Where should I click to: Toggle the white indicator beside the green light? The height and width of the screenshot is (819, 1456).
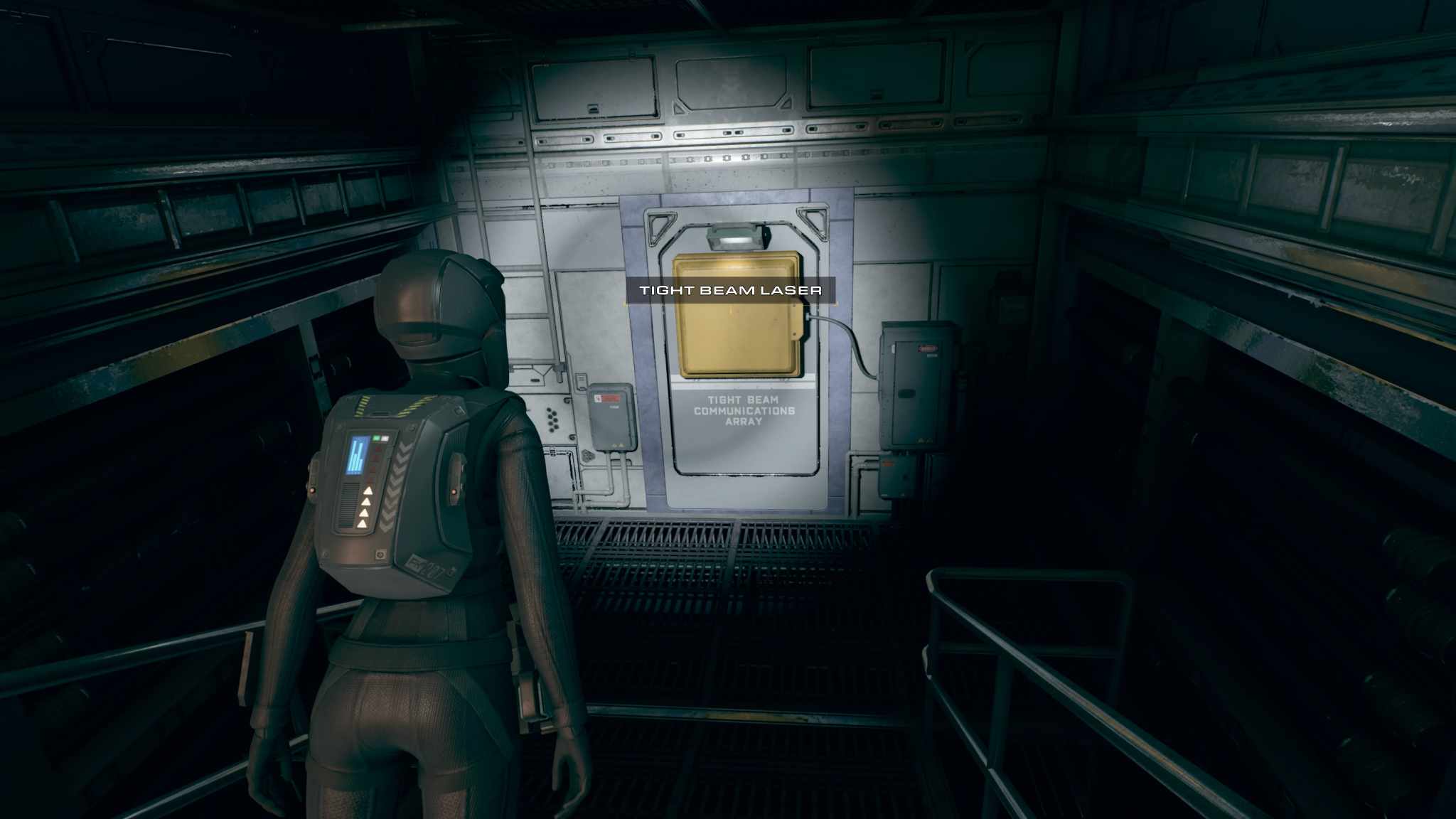pyautogui.click(x=385, y=439)
